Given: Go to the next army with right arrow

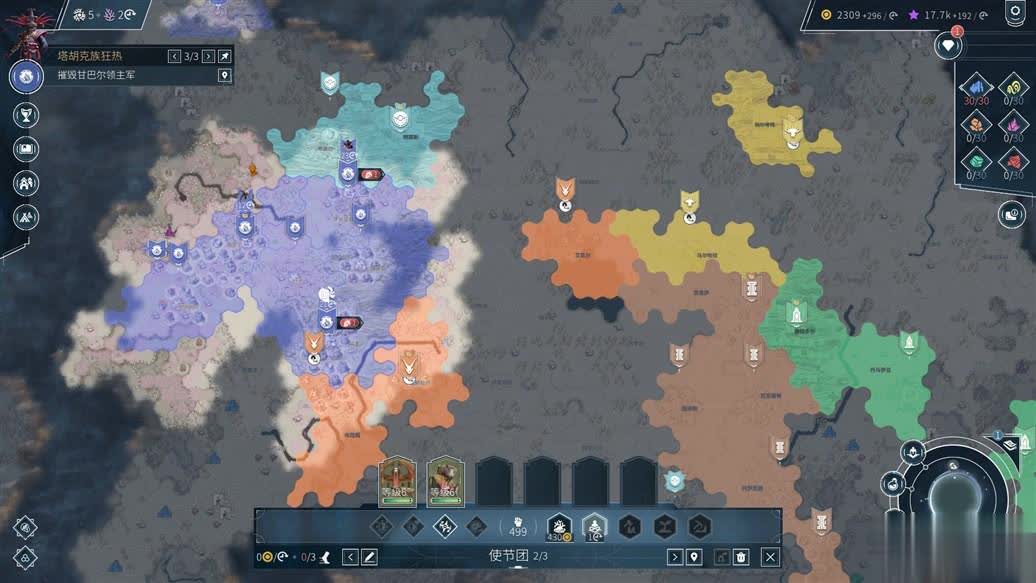Looking at the screenshot, I should tap(675, 557).
